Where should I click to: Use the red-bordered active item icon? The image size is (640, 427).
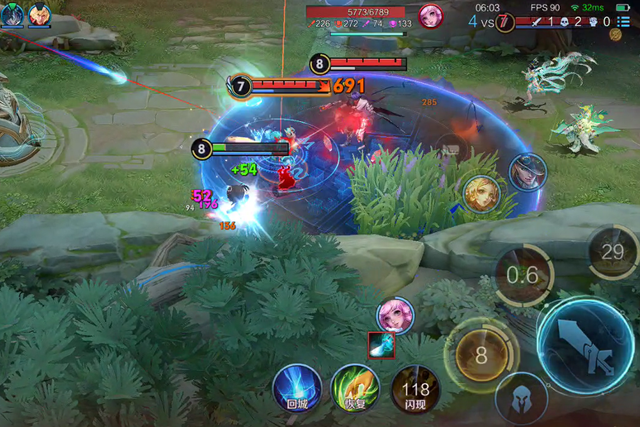382,345
